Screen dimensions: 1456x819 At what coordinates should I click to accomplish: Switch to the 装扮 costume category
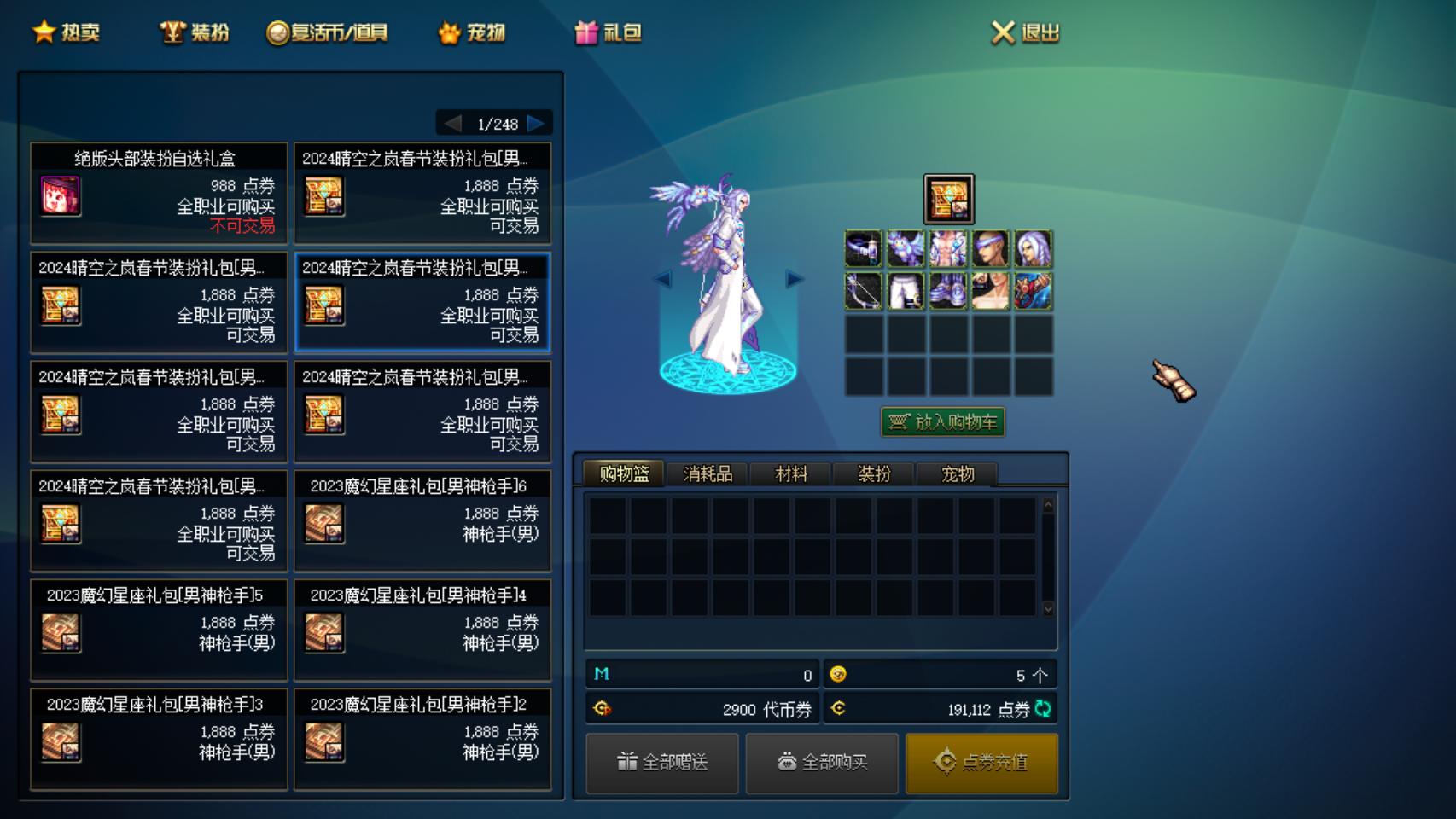(x=195, y=32)
